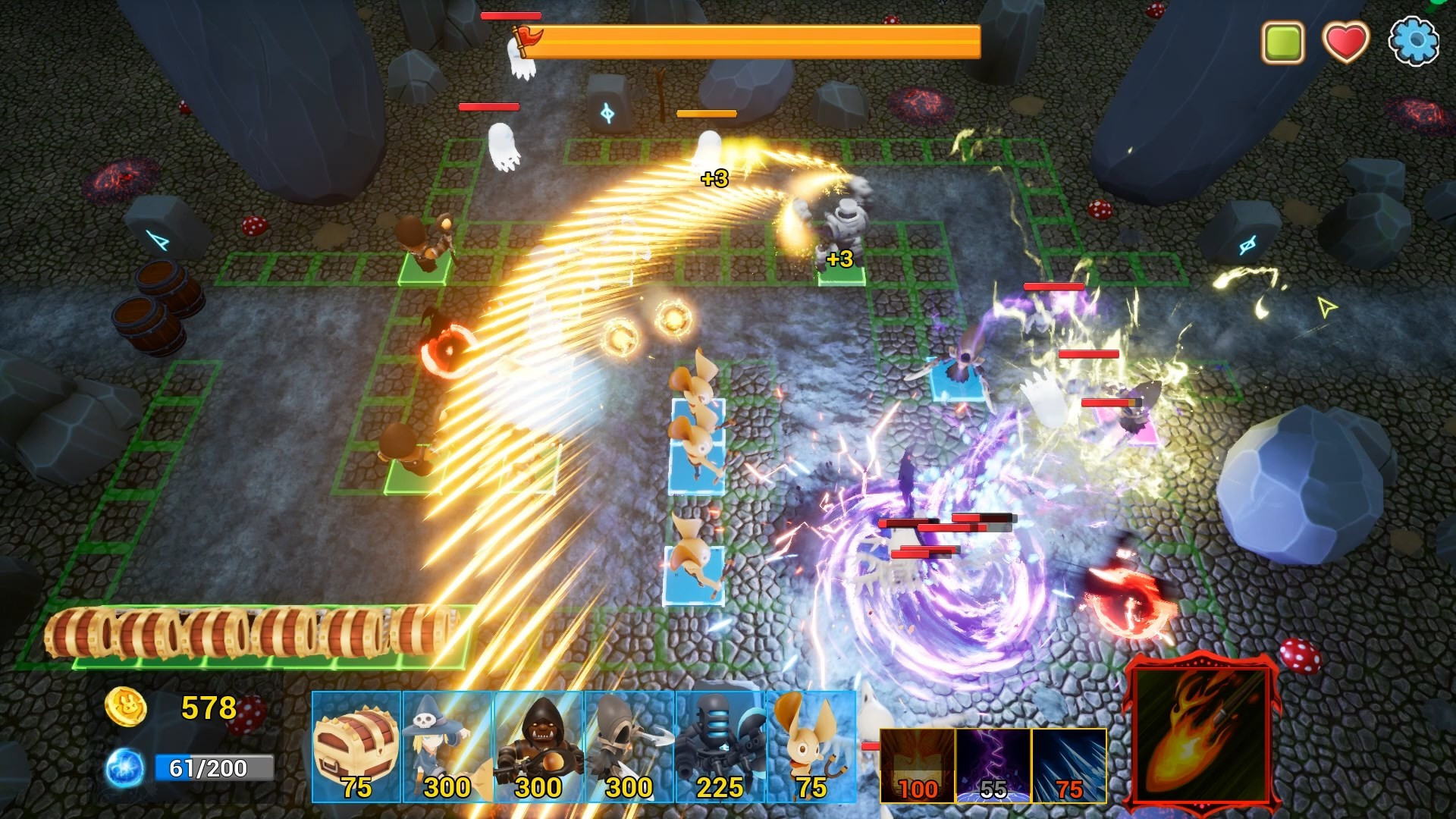
Task: Activate the ice shards spell costing 75
Action: 1069,765
